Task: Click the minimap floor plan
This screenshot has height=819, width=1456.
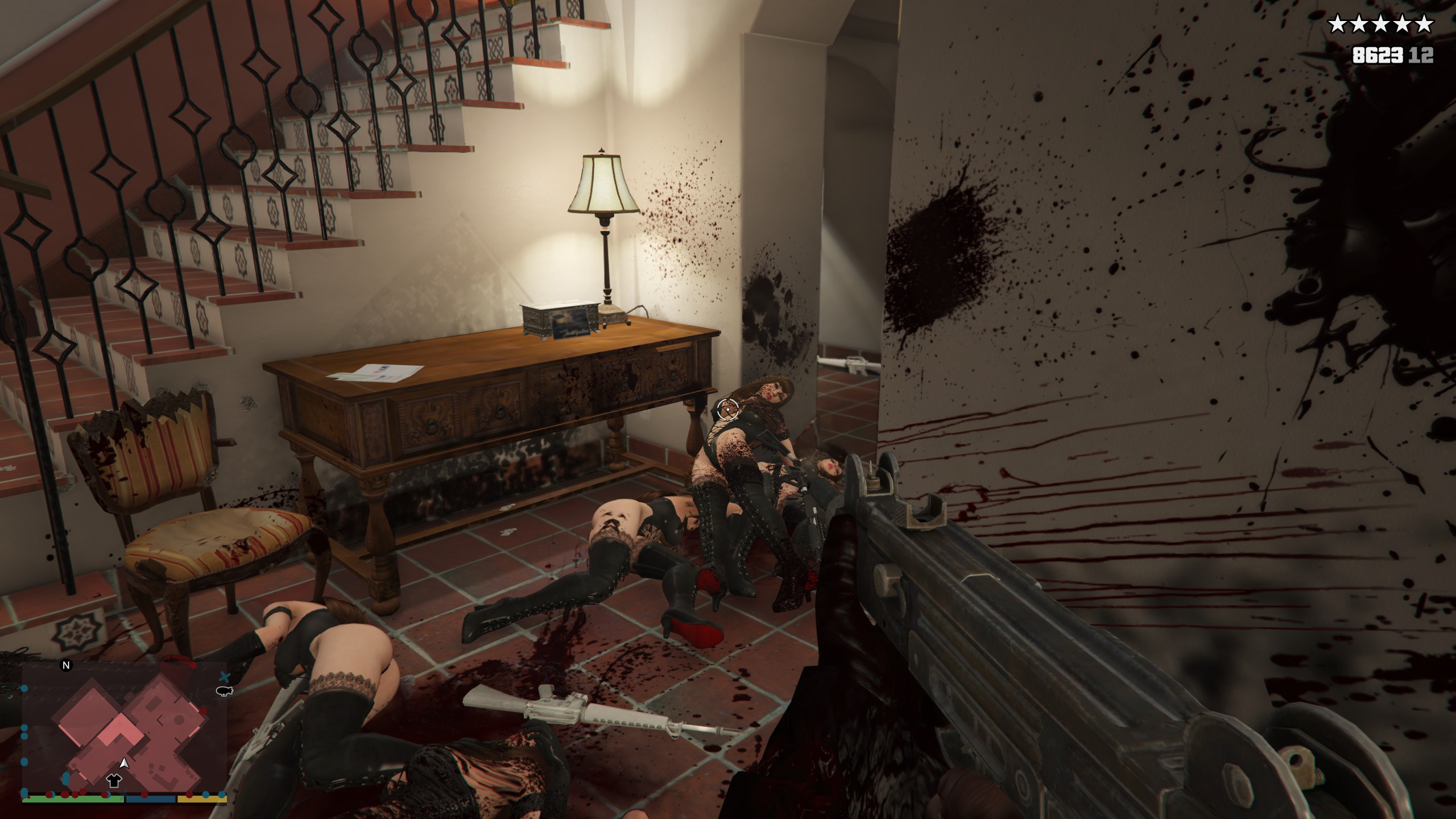Action: [132, 734]
